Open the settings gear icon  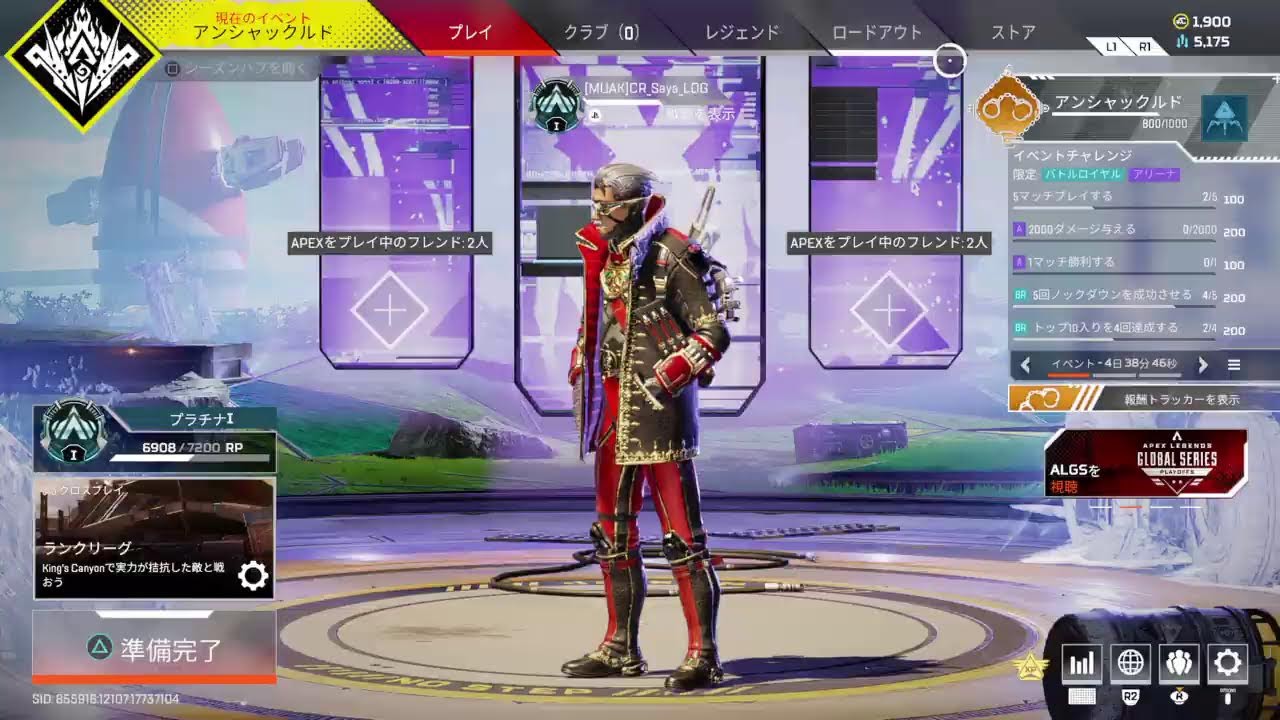pos(1227,663)
